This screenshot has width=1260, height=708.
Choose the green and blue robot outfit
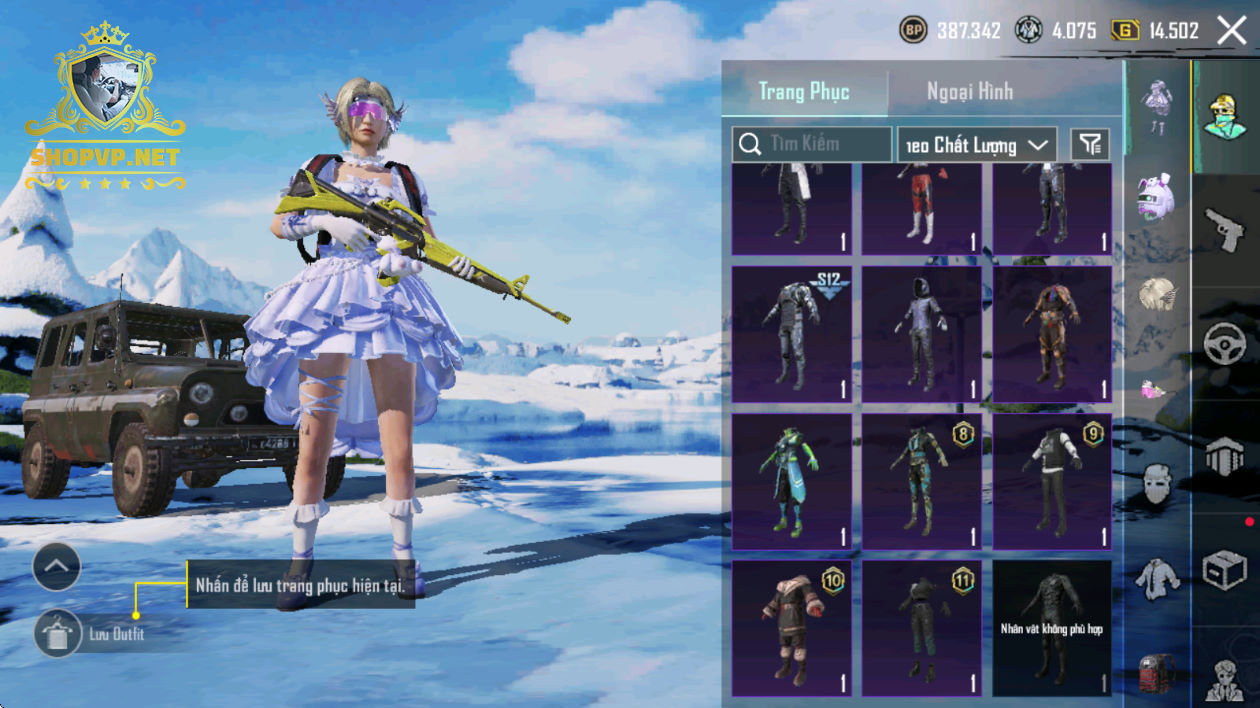click(x=792, y=481)
